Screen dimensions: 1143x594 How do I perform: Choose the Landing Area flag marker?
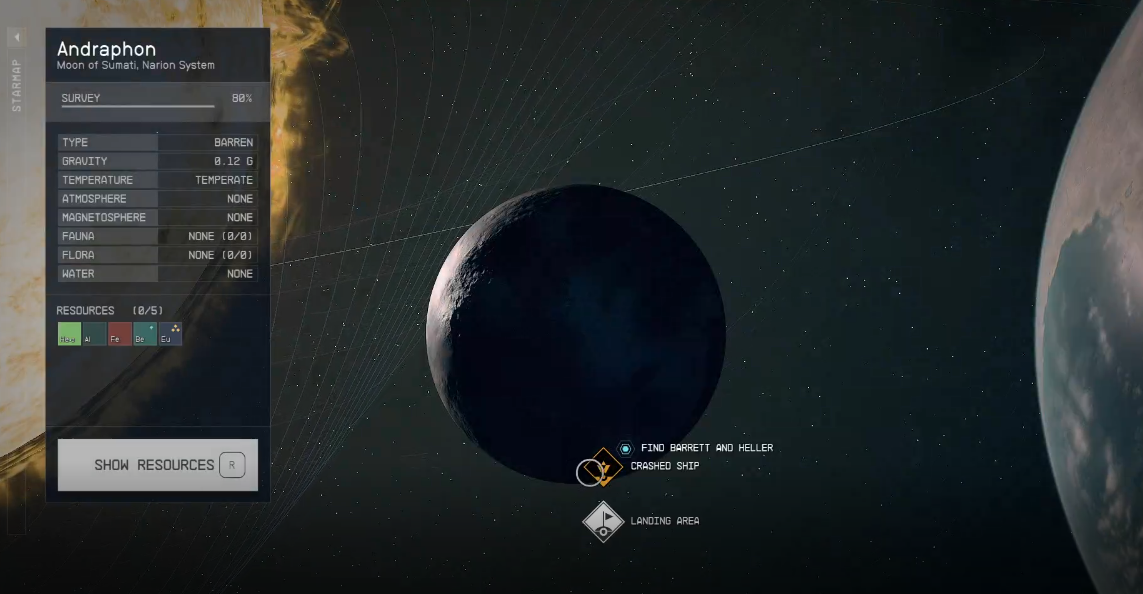(603, 521)
